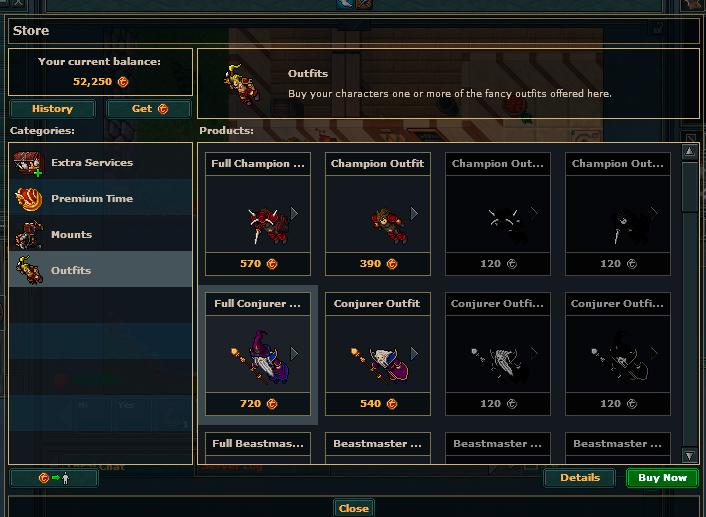Select the Full Champion outfit for 570
Screen dimensions: 706x517
[258, 214]
